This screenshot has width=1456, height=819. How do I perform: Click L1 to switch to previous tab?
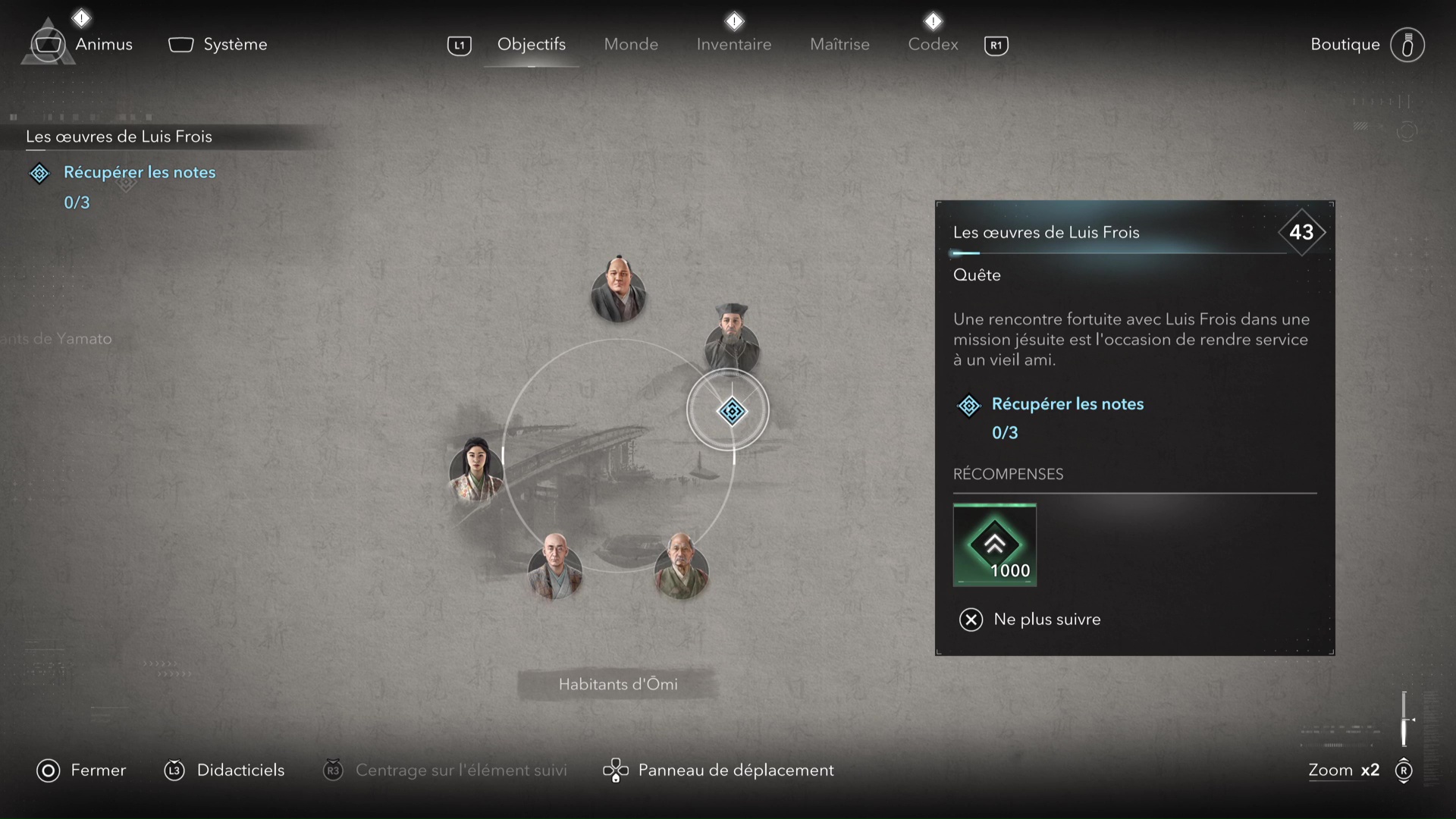[460, 45]
